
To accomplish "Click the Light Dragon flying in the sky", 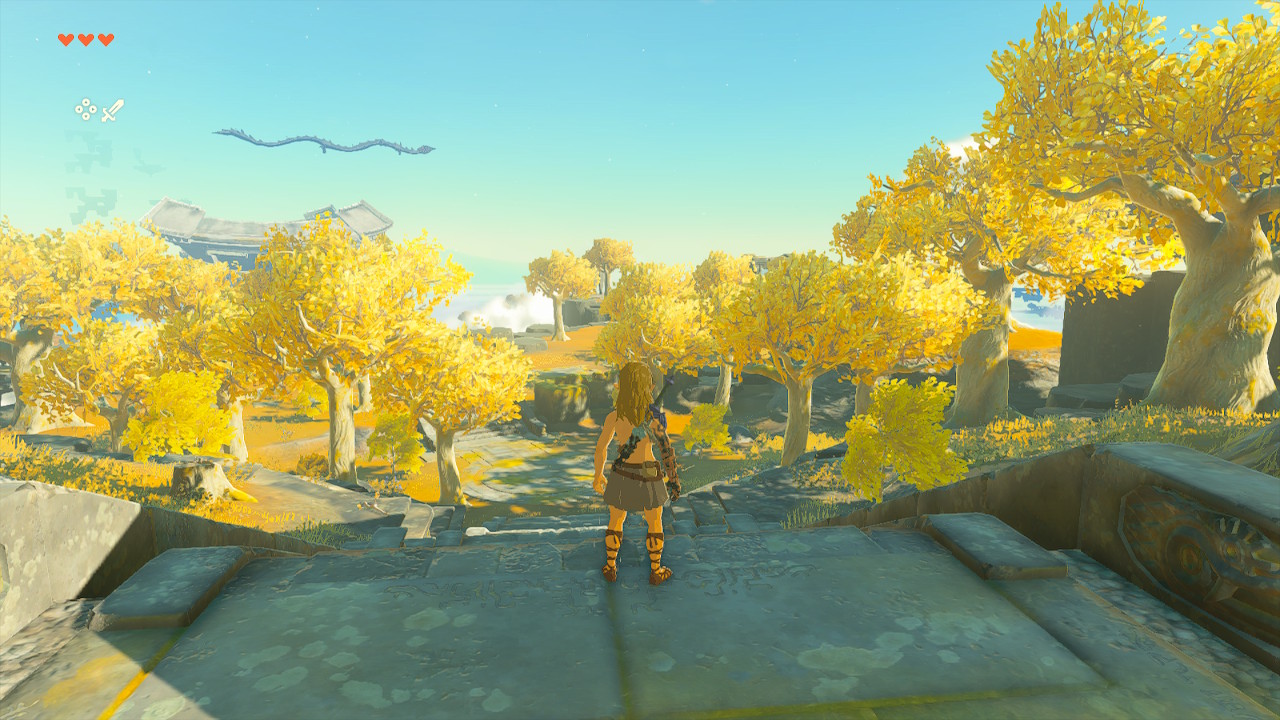I will [320, 140].
